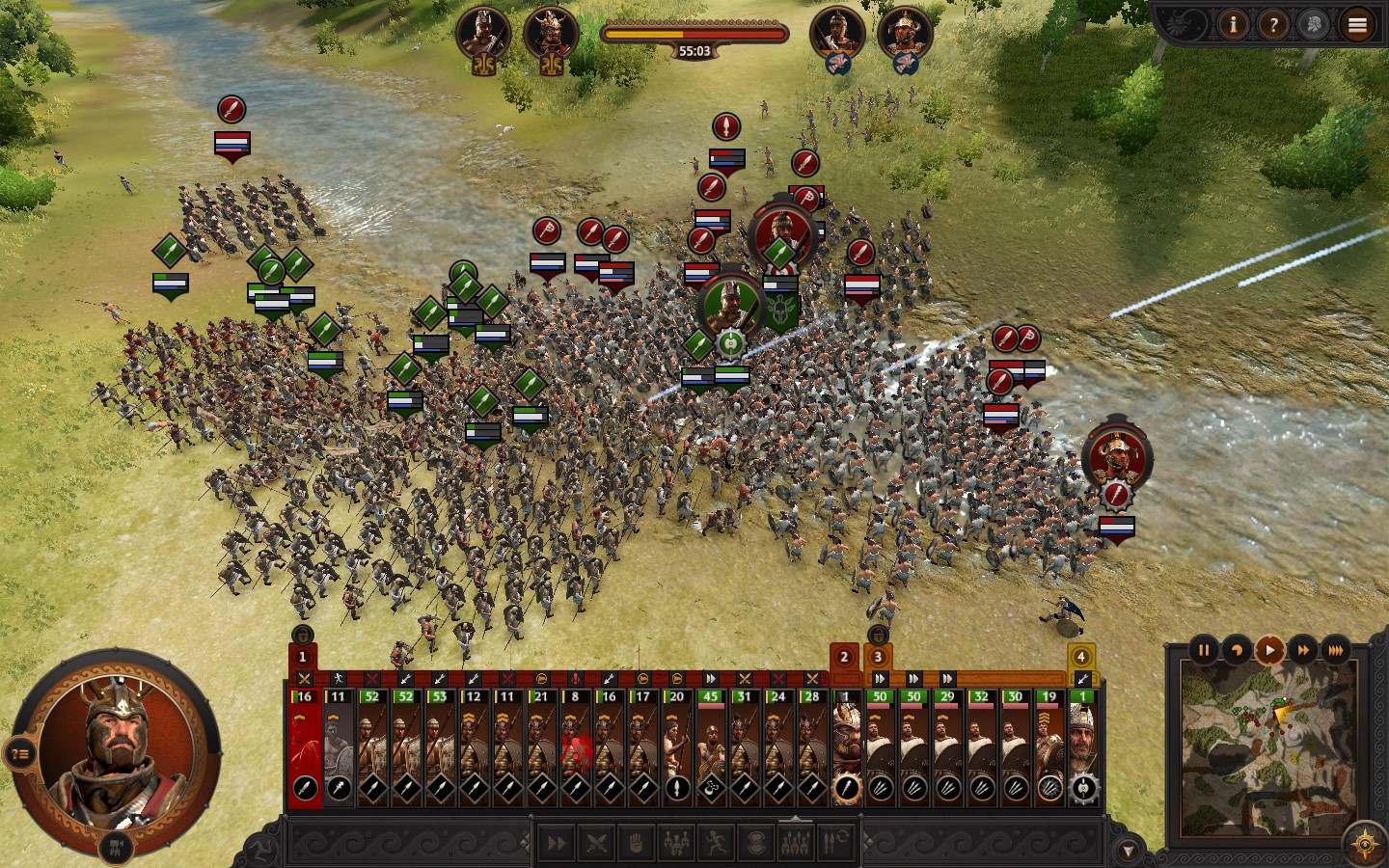Click the crossed swords melee order button

click(x=596, y=844)
